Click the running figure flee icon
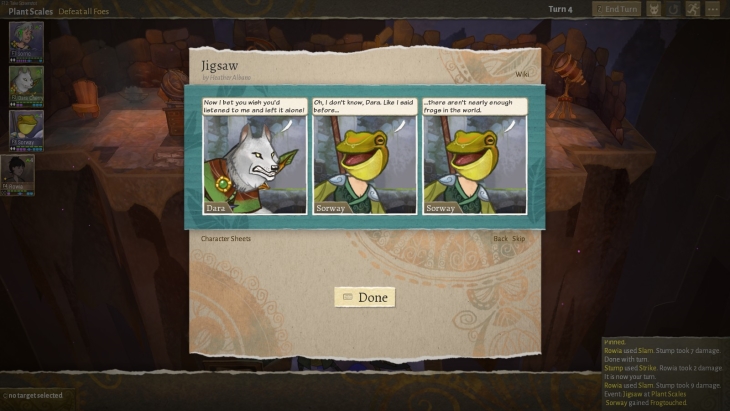Image resolution: width=730 pixels, height=411 pixels. (693, 9)
